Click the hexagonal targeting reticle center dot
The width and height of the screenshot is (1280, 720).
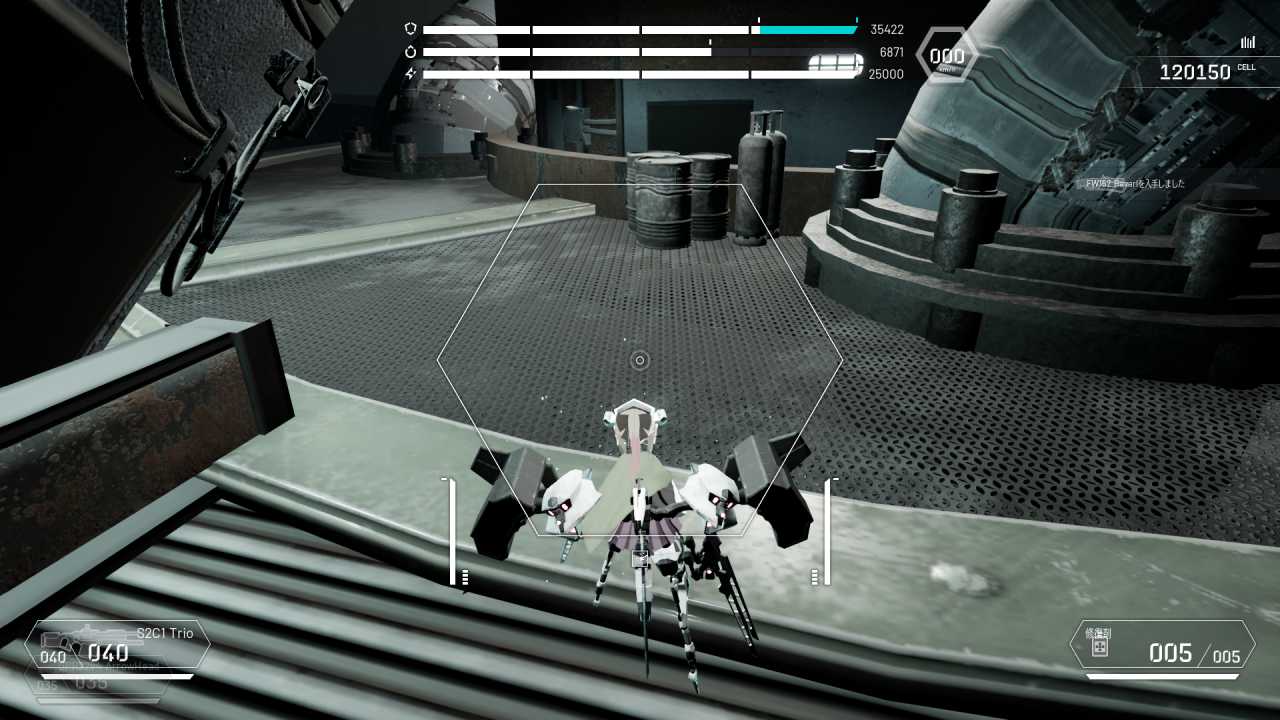point(638,360)
